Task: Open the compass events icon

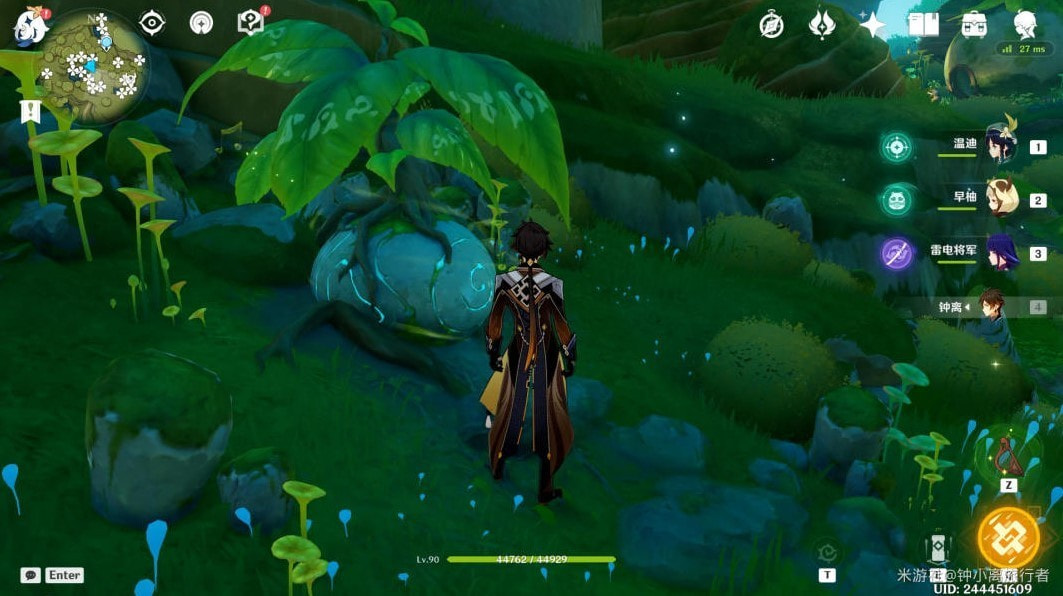Action: coord(771,25)
